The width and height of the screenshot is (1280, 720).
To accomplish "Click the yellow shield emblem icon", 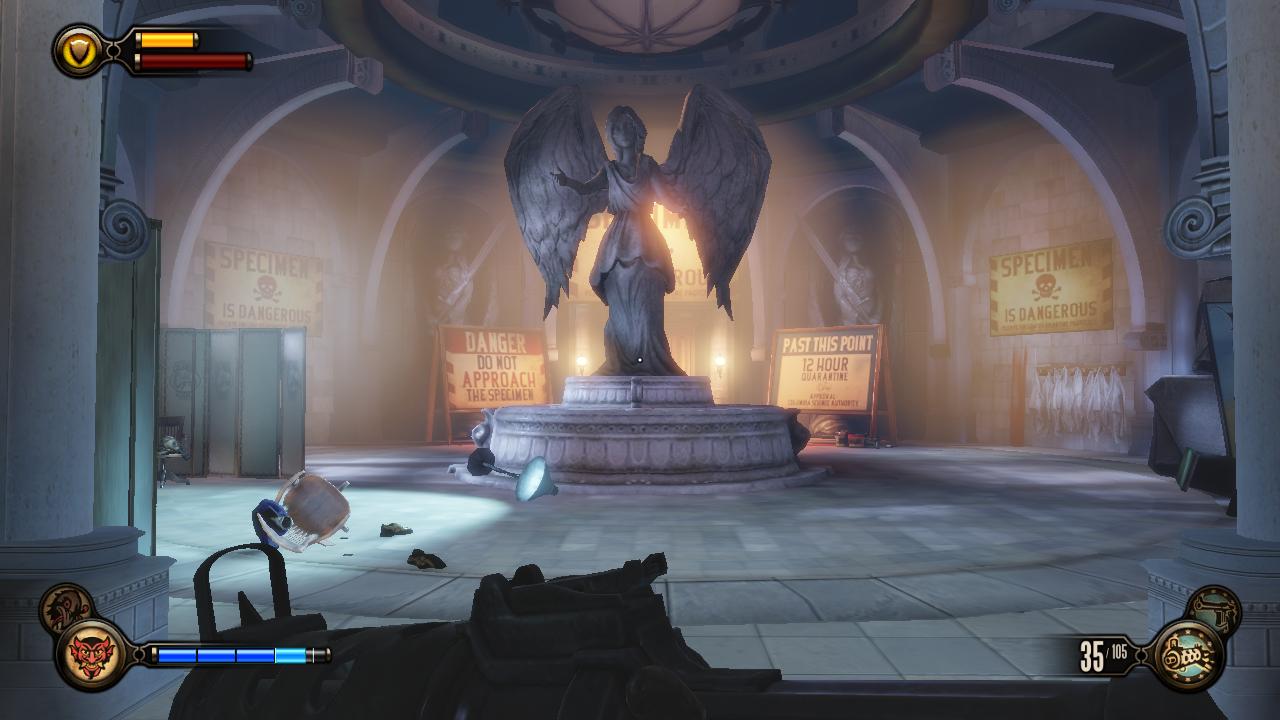I will click(77, 49).
